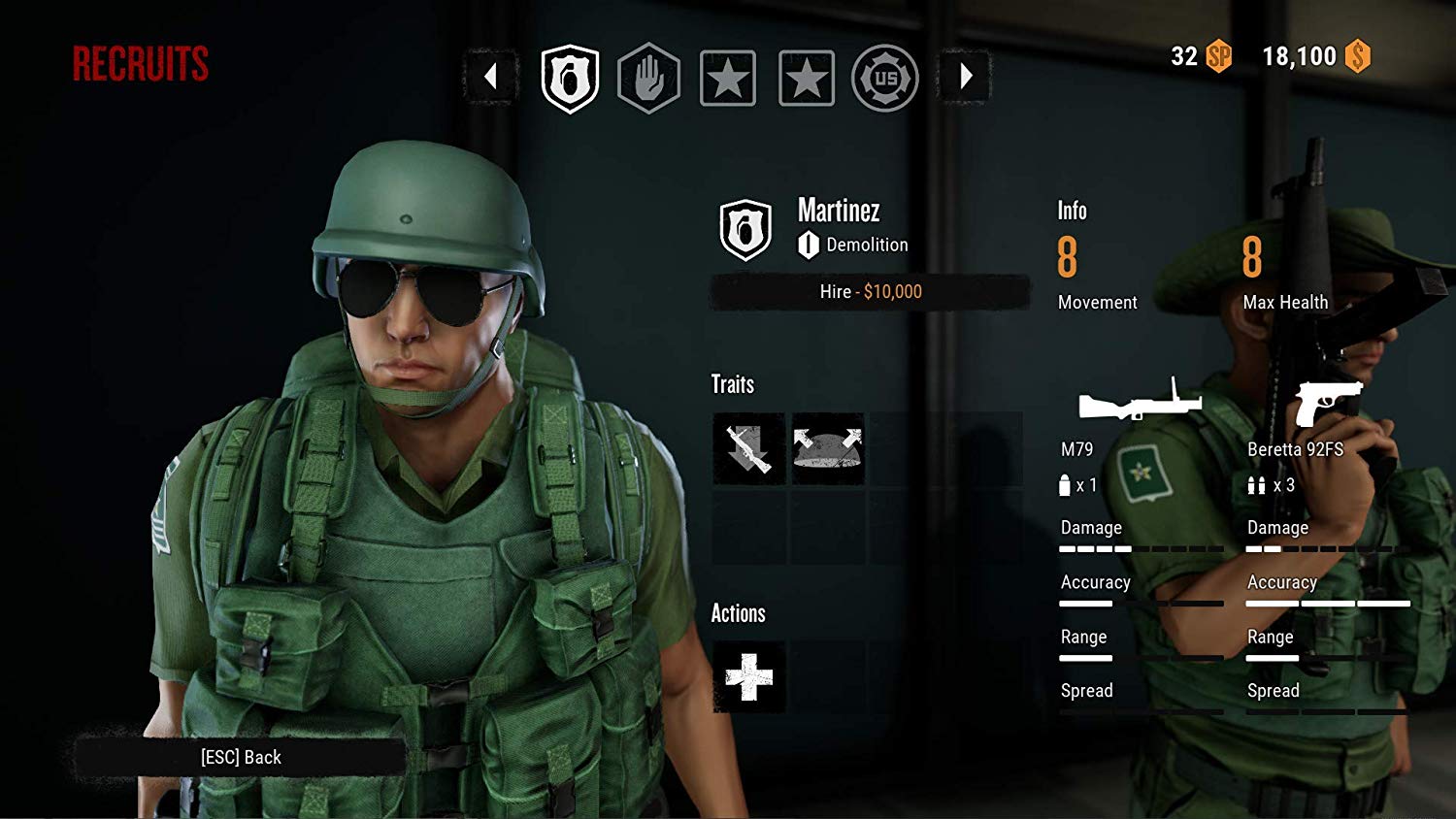The height and width of the screenshot is (819, 1456).
Task: Click the RECRUITS heading
Action: tap(141, 62)
